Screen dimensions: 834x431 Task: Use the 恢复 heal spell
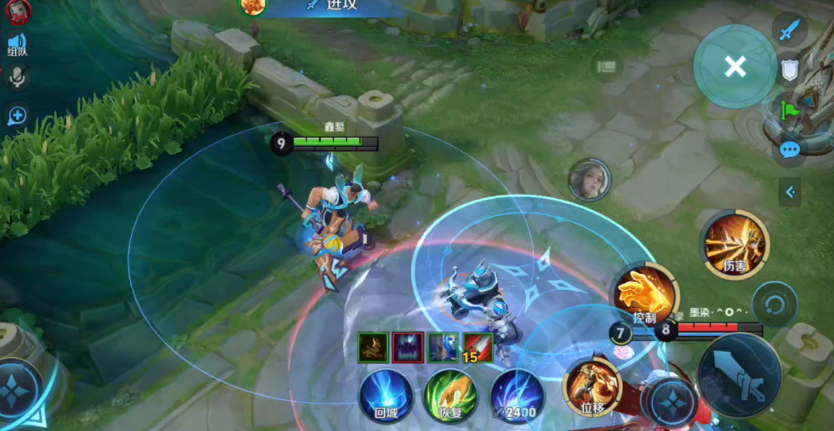[450, 395]
